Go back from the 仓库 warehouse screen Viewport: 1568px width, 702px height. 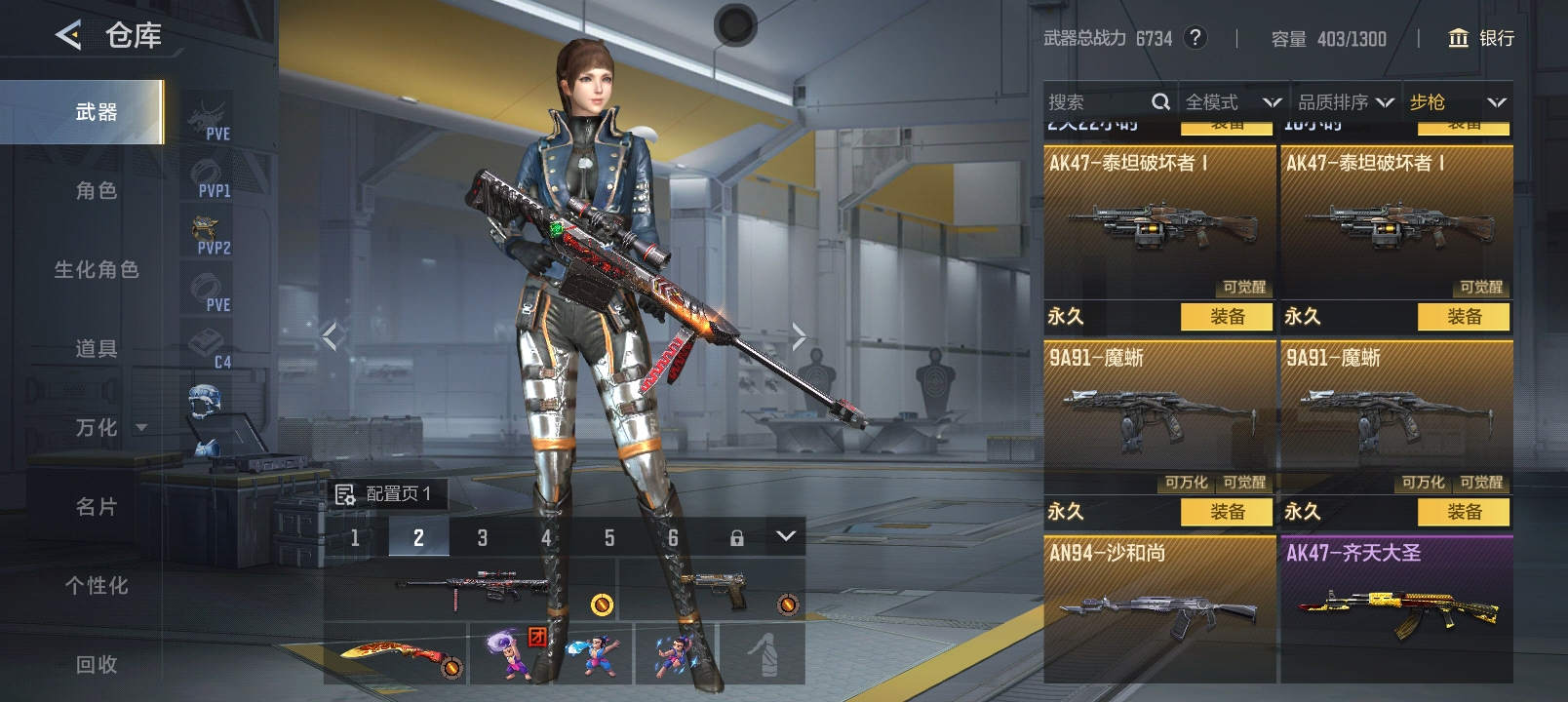point(68,36)
